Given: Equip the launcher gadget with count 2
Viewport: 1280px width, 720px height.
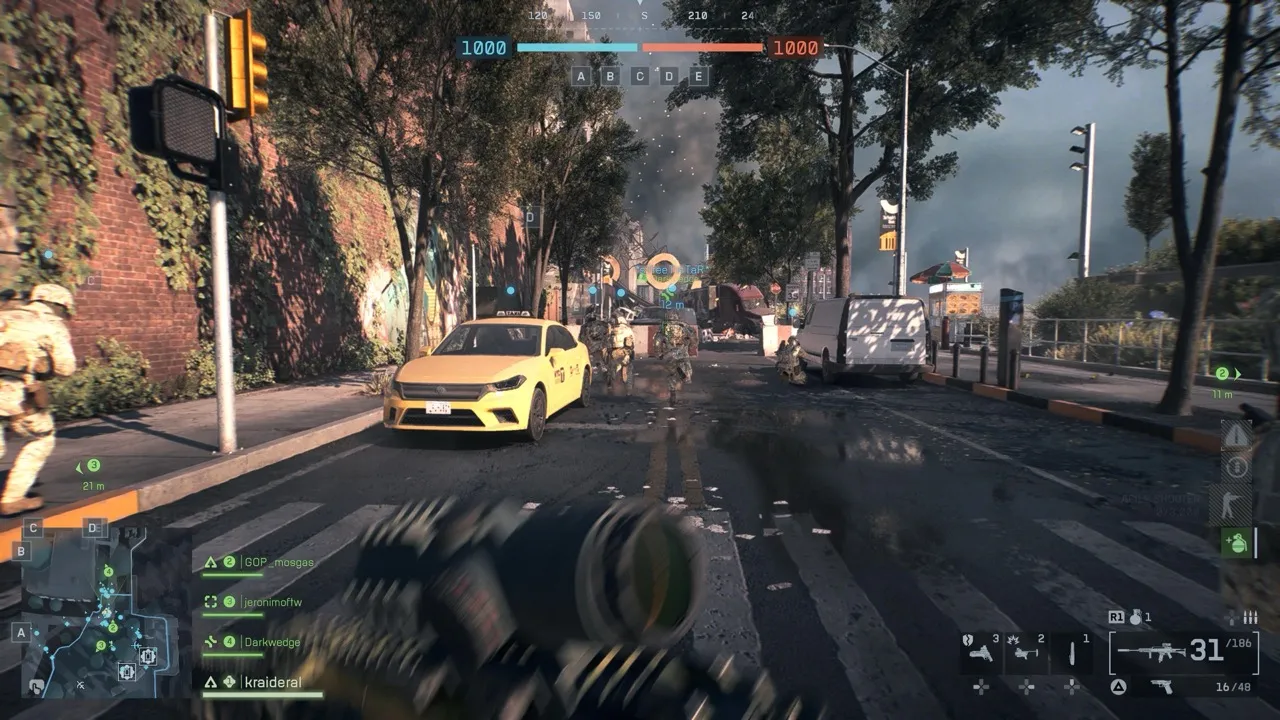Looking at the screenshot, I should click(1027, 653).
